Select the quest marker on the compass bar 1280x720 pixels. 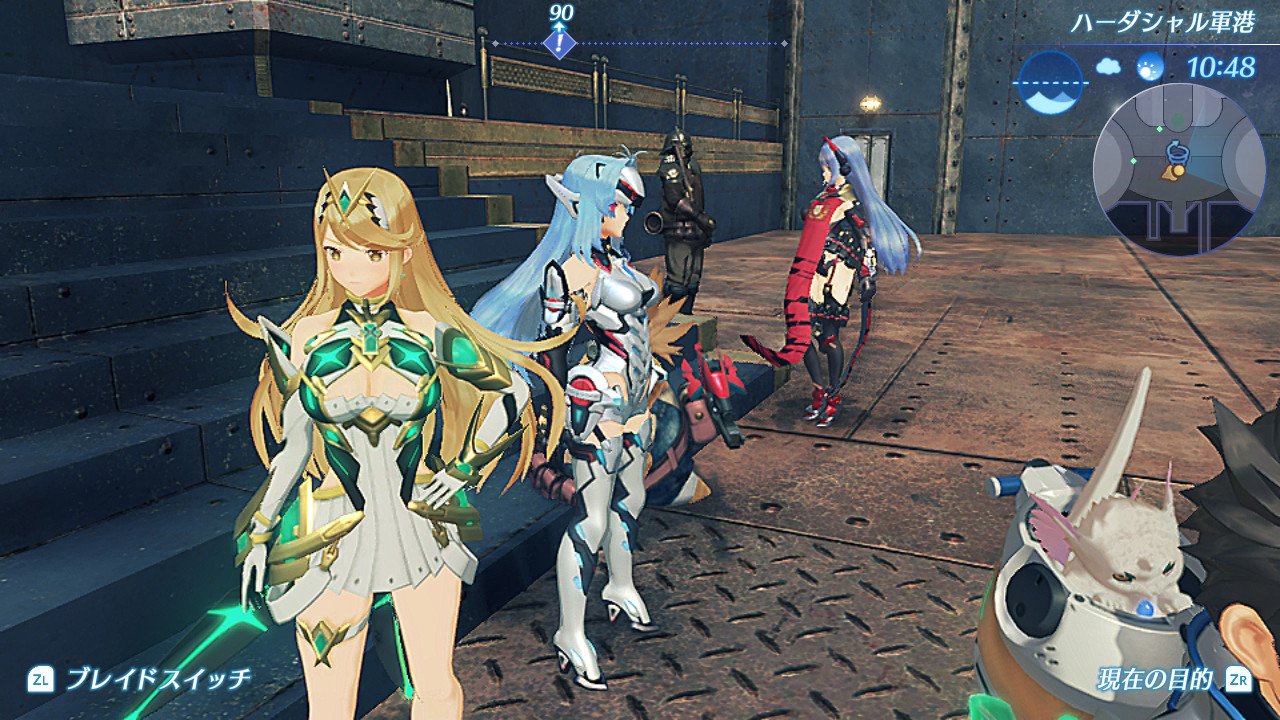(562, 43)
